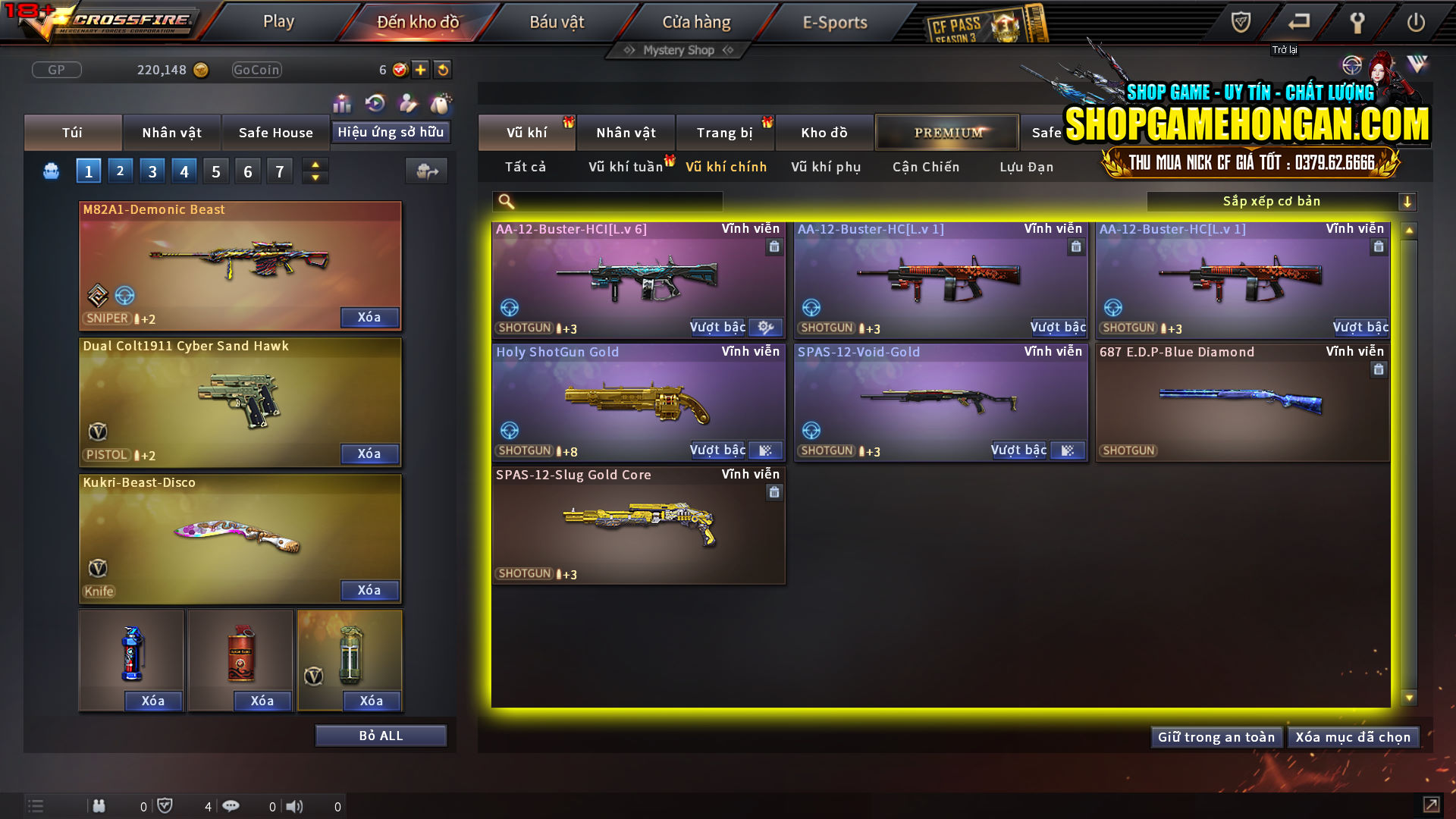Screen dimensions: 1456x819
Task: Select bag page 5
Action: point(215,171)
